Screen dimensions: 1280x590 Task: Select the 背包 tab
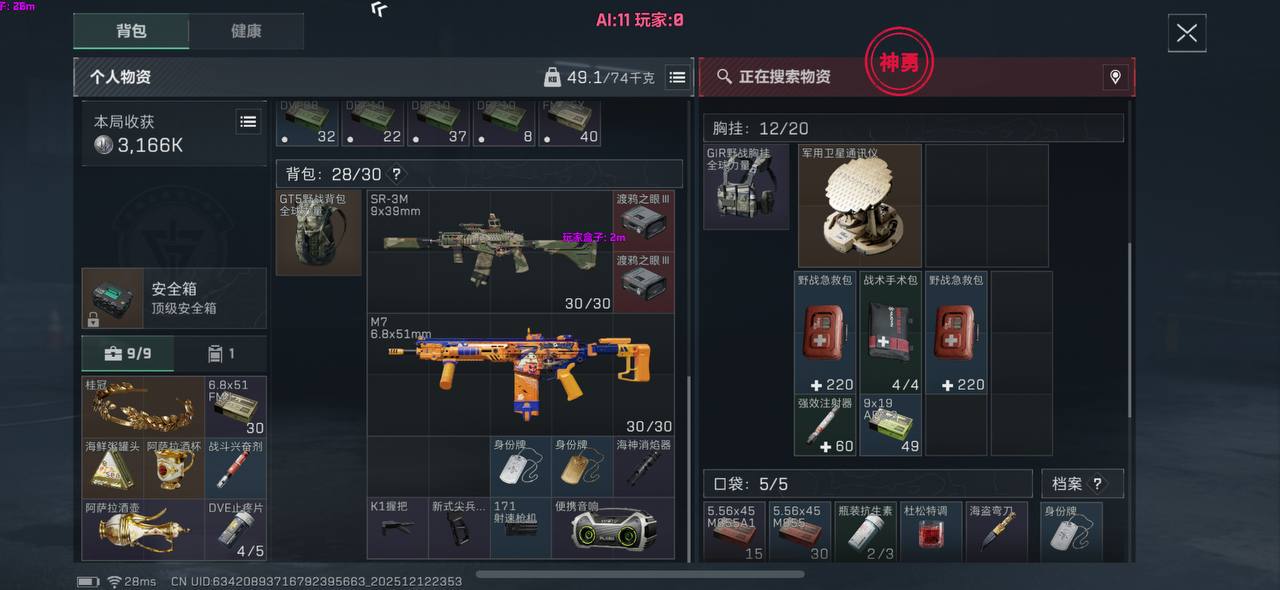[131, 31]
